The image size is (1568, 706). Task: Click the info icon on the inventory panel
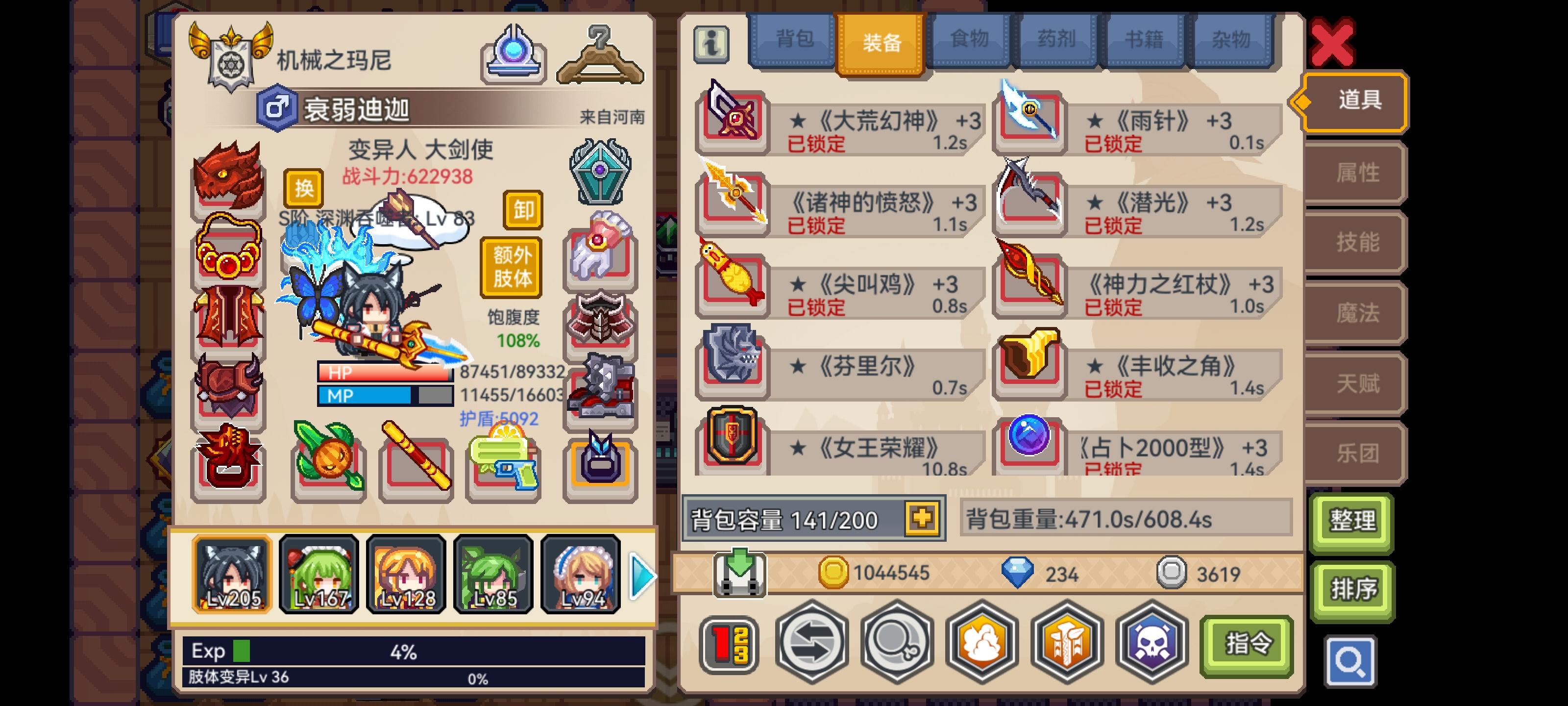(712, 43)
